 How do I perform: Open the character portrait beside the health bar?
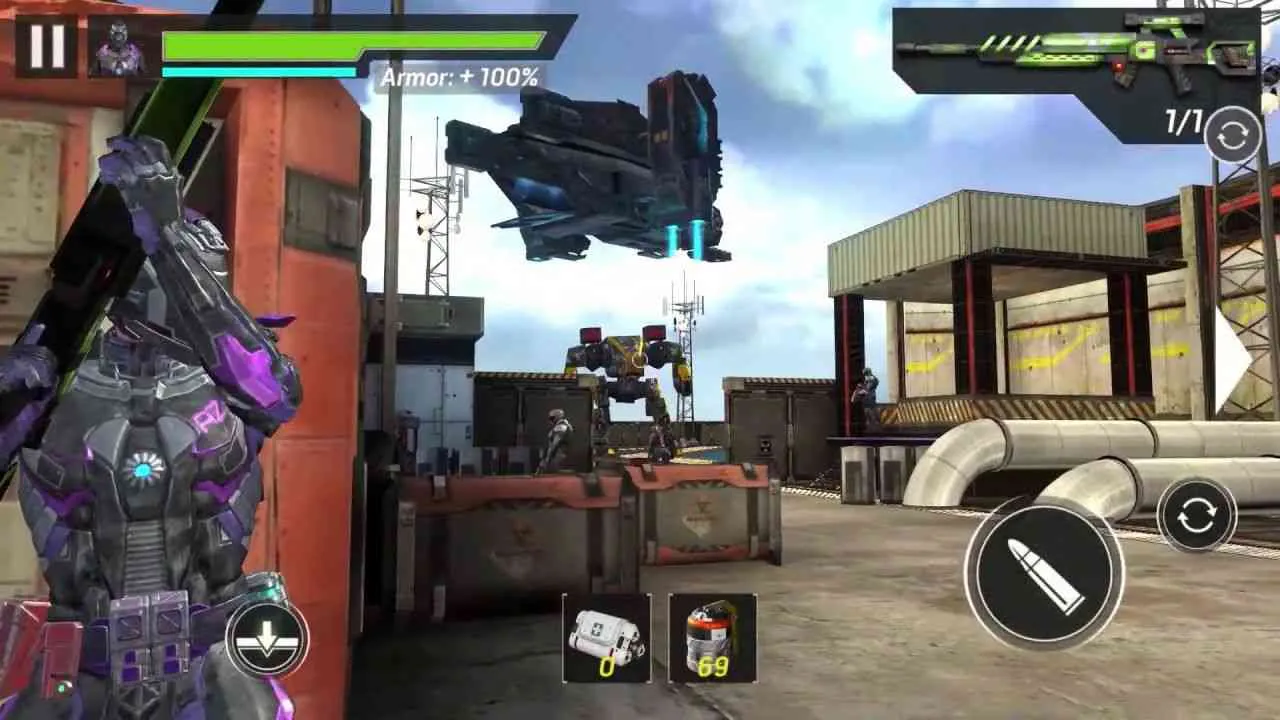click(x=120, y=47)
